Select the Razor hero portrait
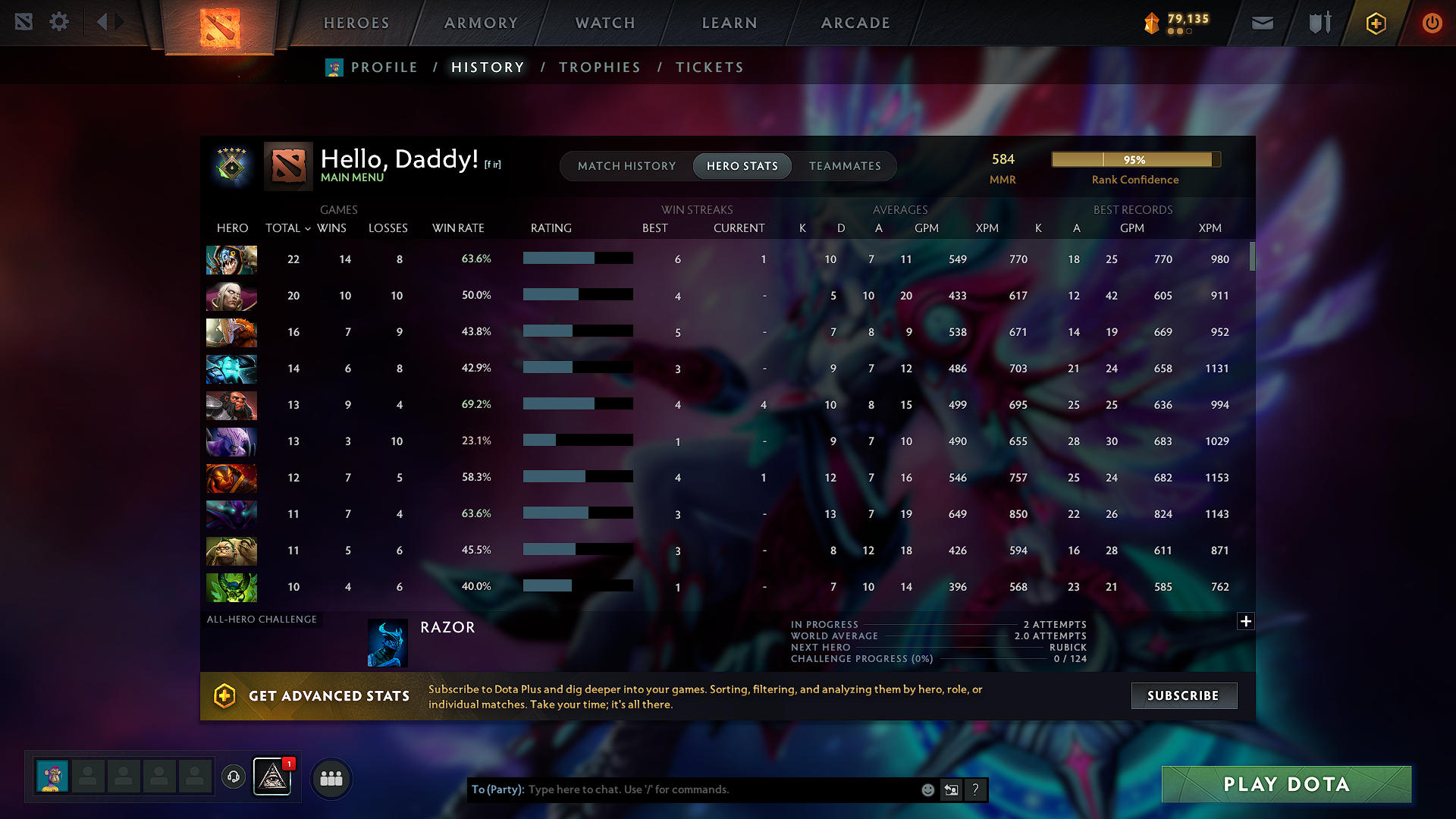 tap(388, 642)
